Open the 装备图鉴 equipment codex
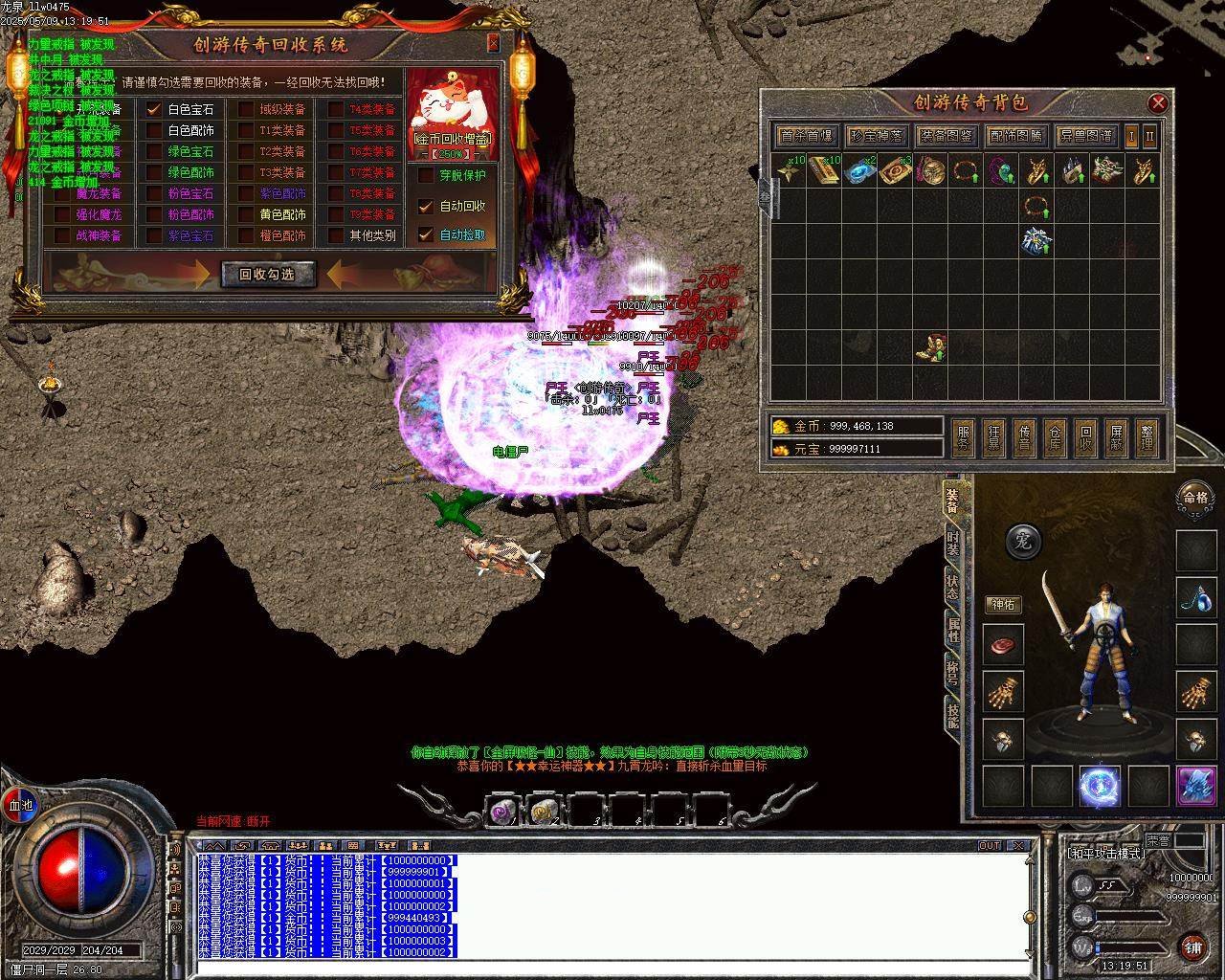This screenshot has height=980, width=1225. pyautogui.click(x=945, y=136)
